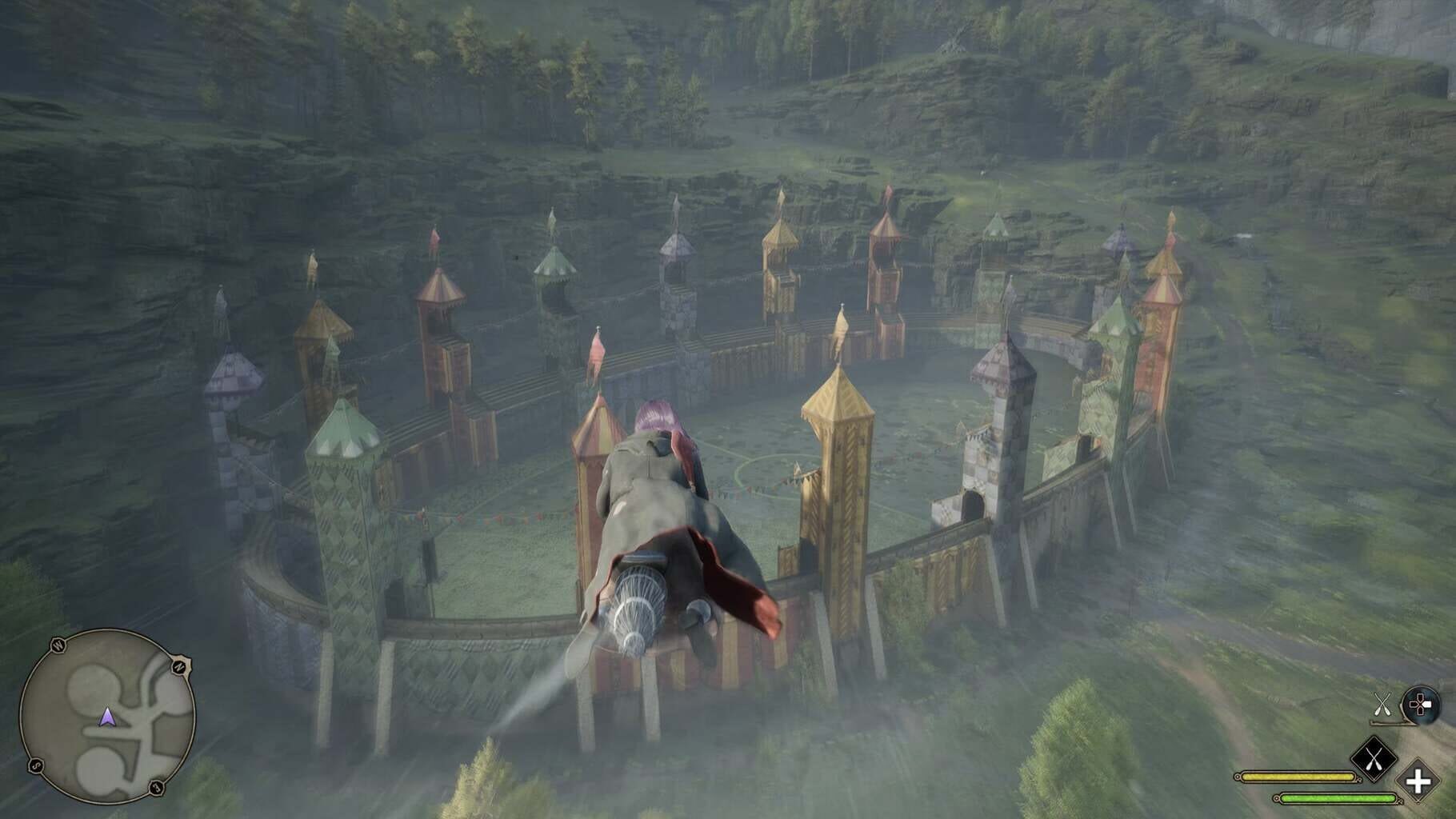Click the D-pad controller button prompt icon
Image resolution: width=1456 pixels, height=819 pixels.
[x=1420, y=704]
